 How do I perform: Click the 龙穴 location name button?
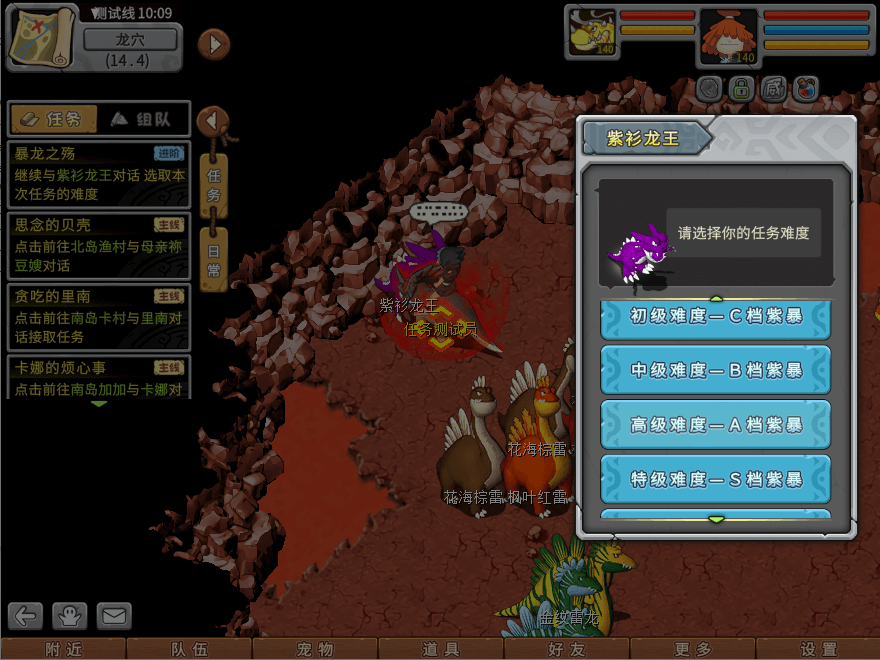click(x=130, y=40)
